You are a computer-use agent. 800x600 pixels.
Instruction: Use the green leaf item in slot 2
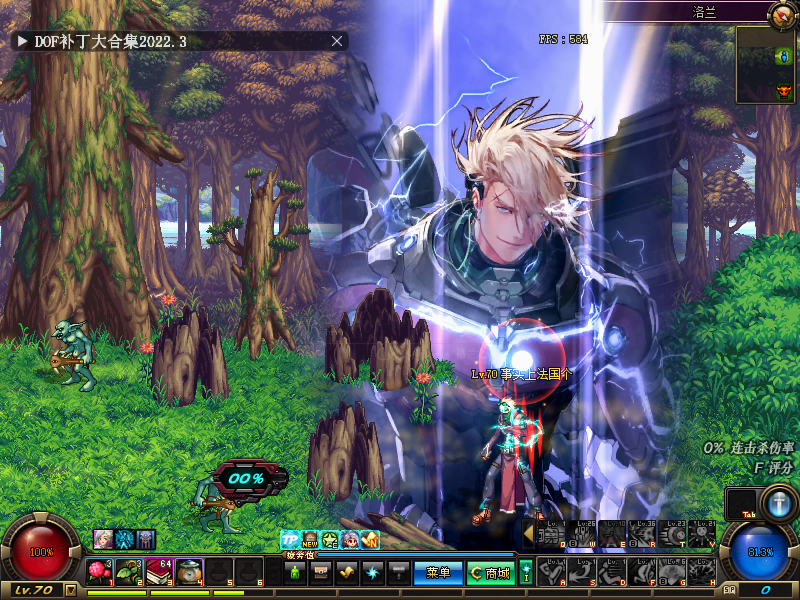(130, 572)
